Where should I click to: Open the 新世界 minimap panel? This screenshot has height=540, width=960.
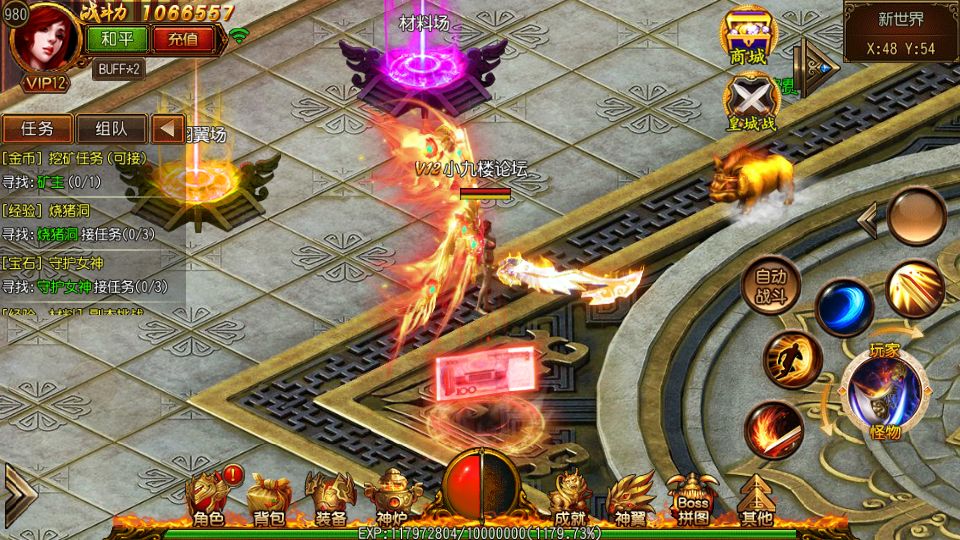click(900, 32)
